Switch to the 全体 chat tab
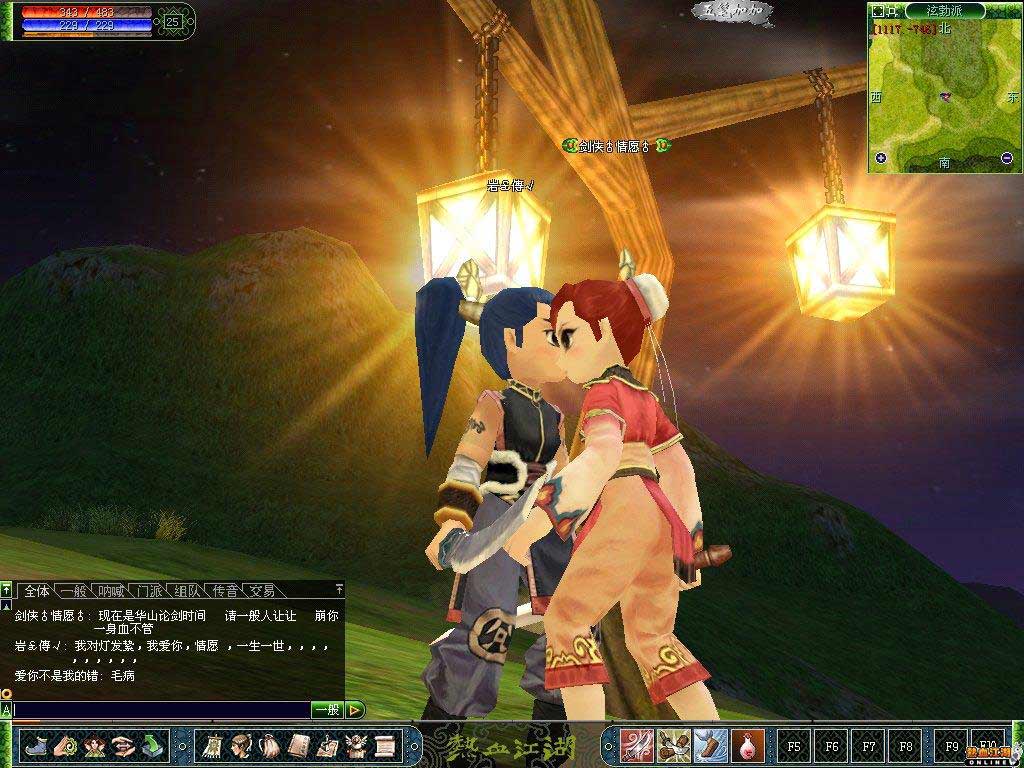The image size is (1024, 768). (36, 591)
